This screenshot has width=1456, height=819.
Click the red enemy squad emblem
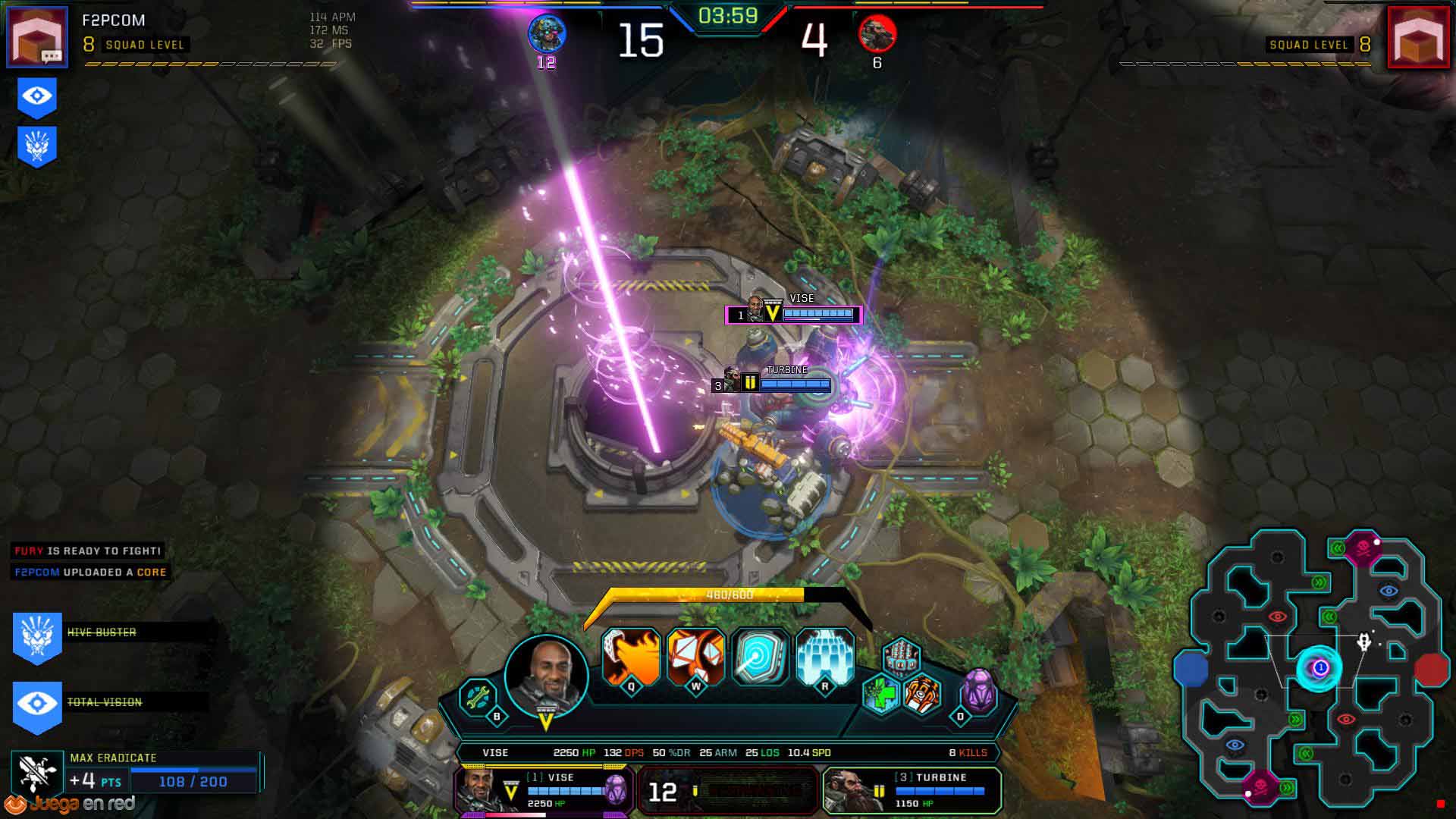(x=1418, y=36)
